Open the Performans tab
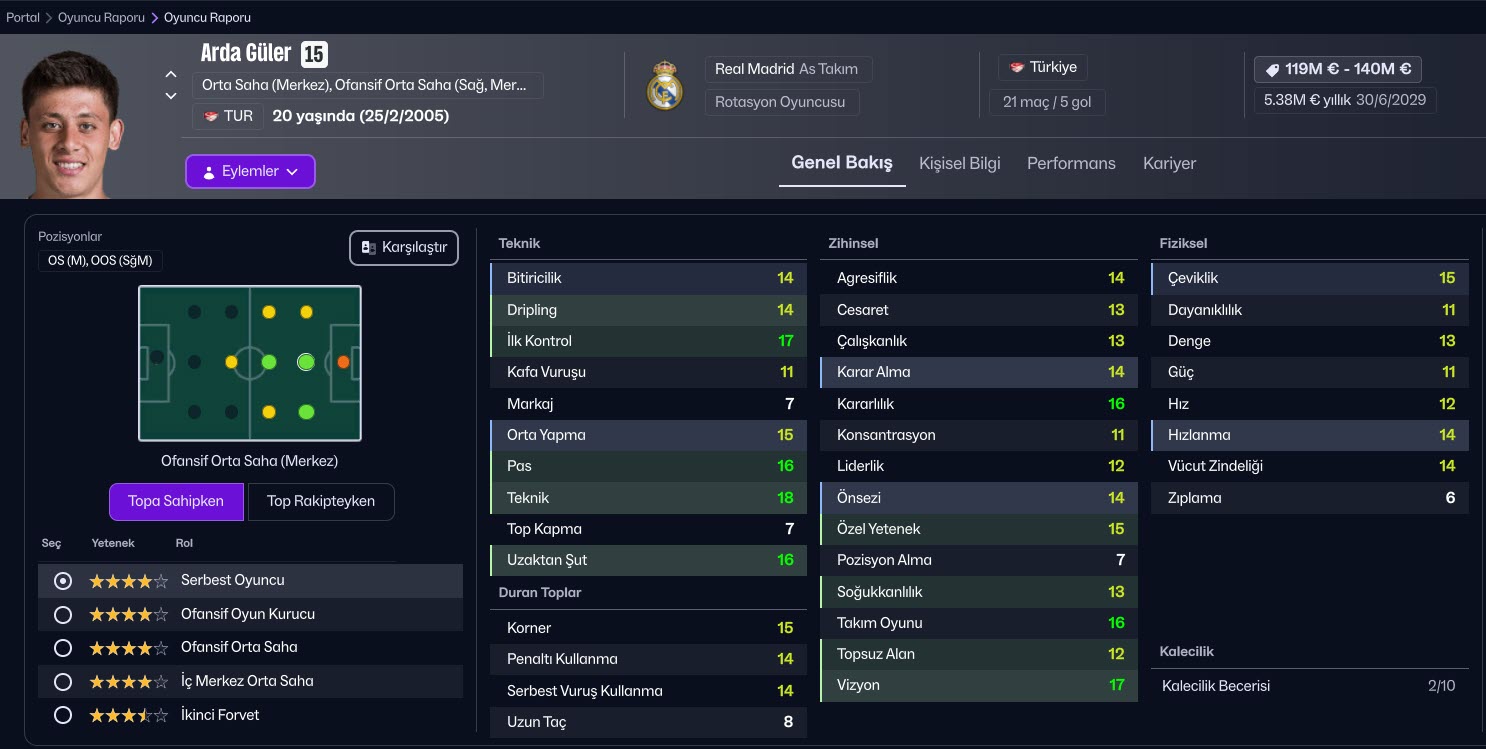 coord(1071,163)
